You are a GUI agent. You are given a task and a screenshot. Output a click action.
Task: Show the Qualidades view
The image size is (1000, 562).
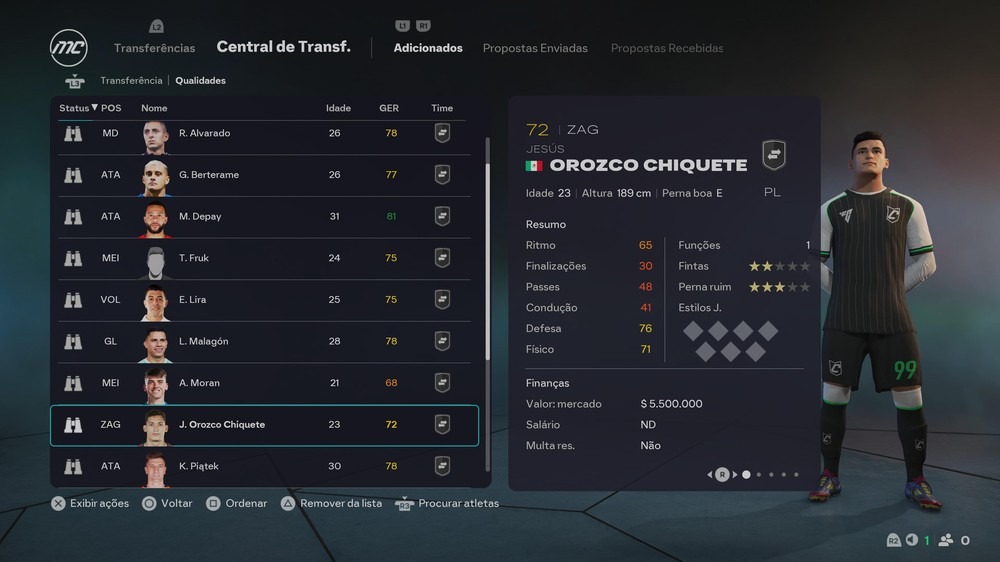click(x=201, y=81)
